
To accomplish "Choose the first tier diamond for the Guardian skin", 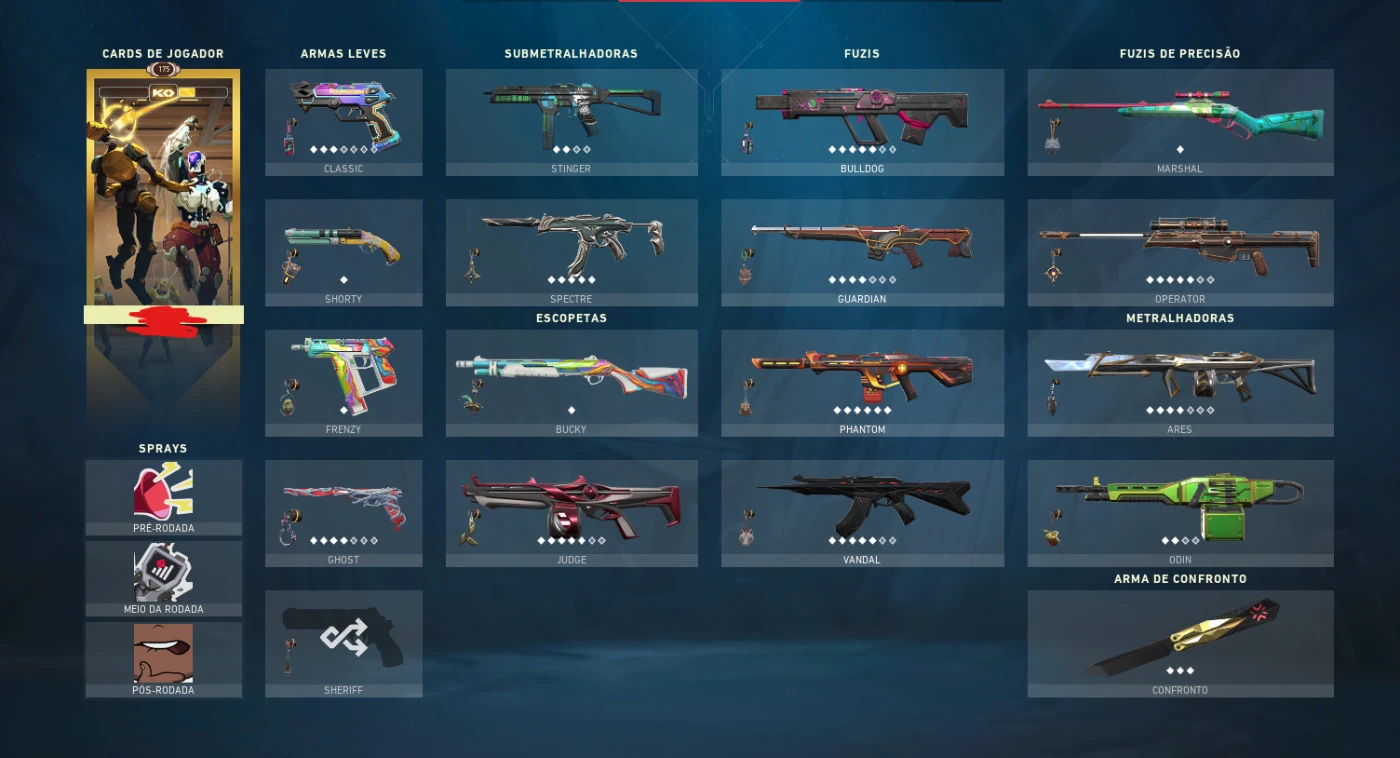I will [832, 279].
